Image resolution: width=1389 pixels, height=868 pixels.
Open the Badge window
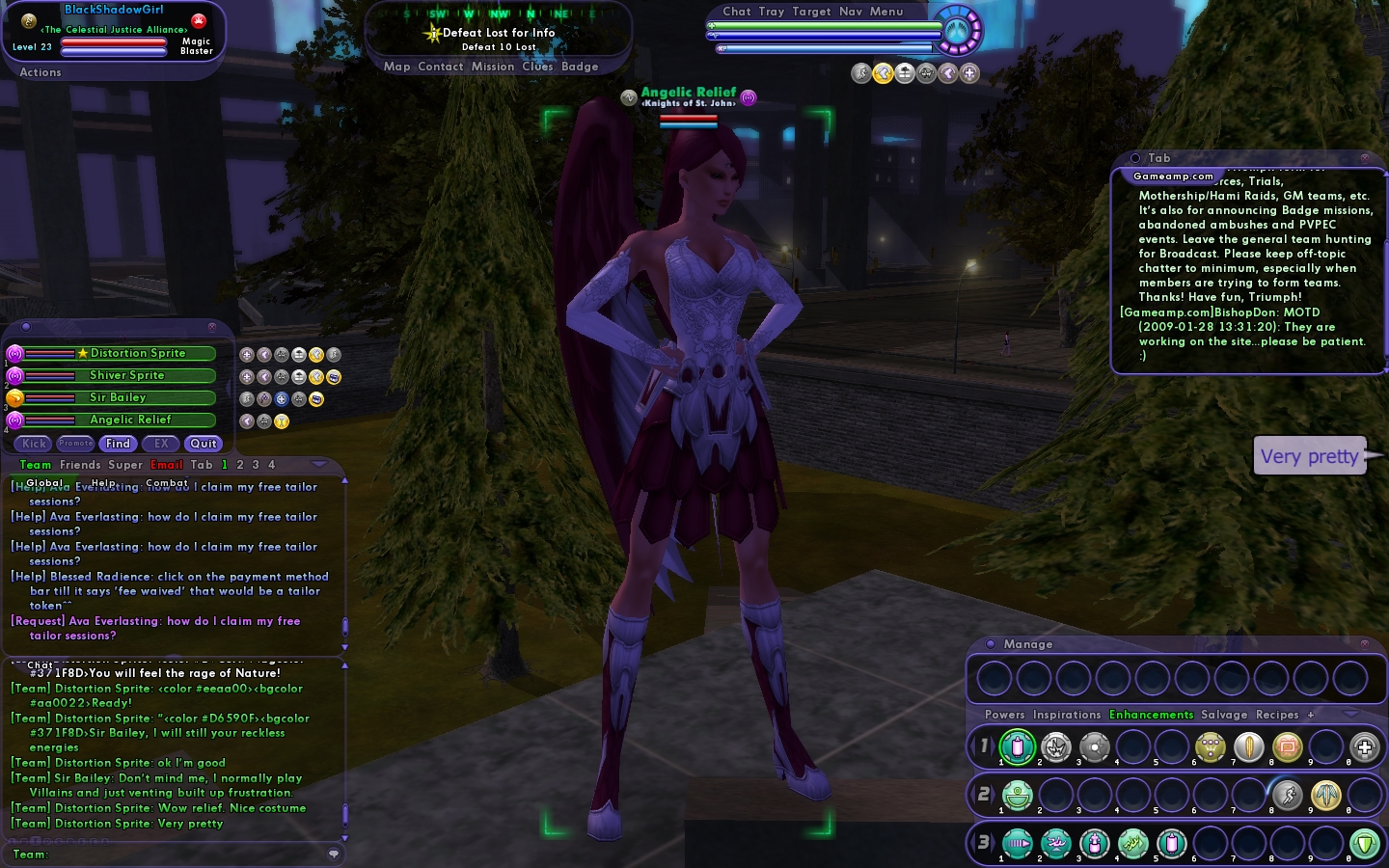point(580,67)
